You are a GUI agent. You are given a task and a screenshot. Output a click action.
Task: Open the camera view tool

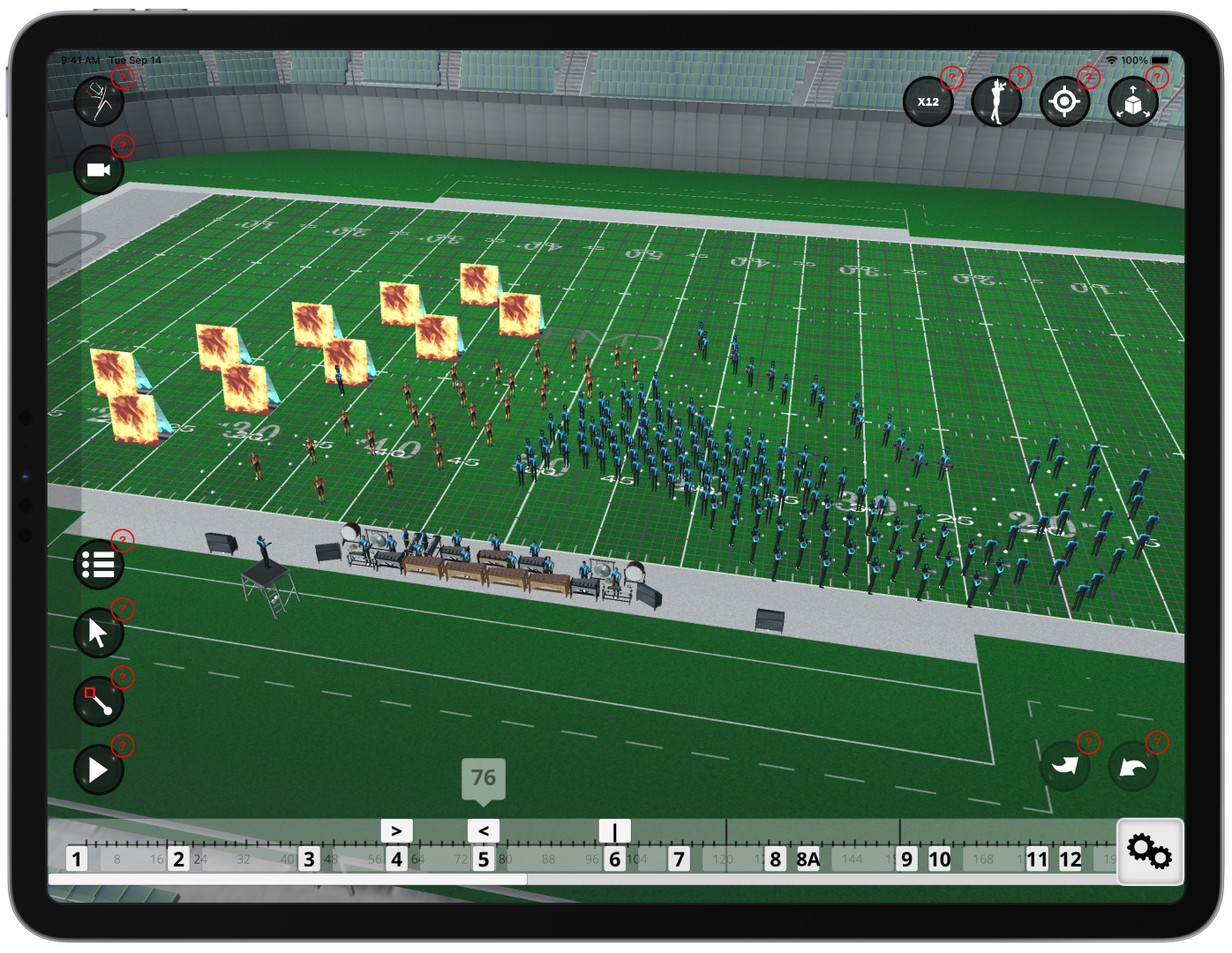98,169
